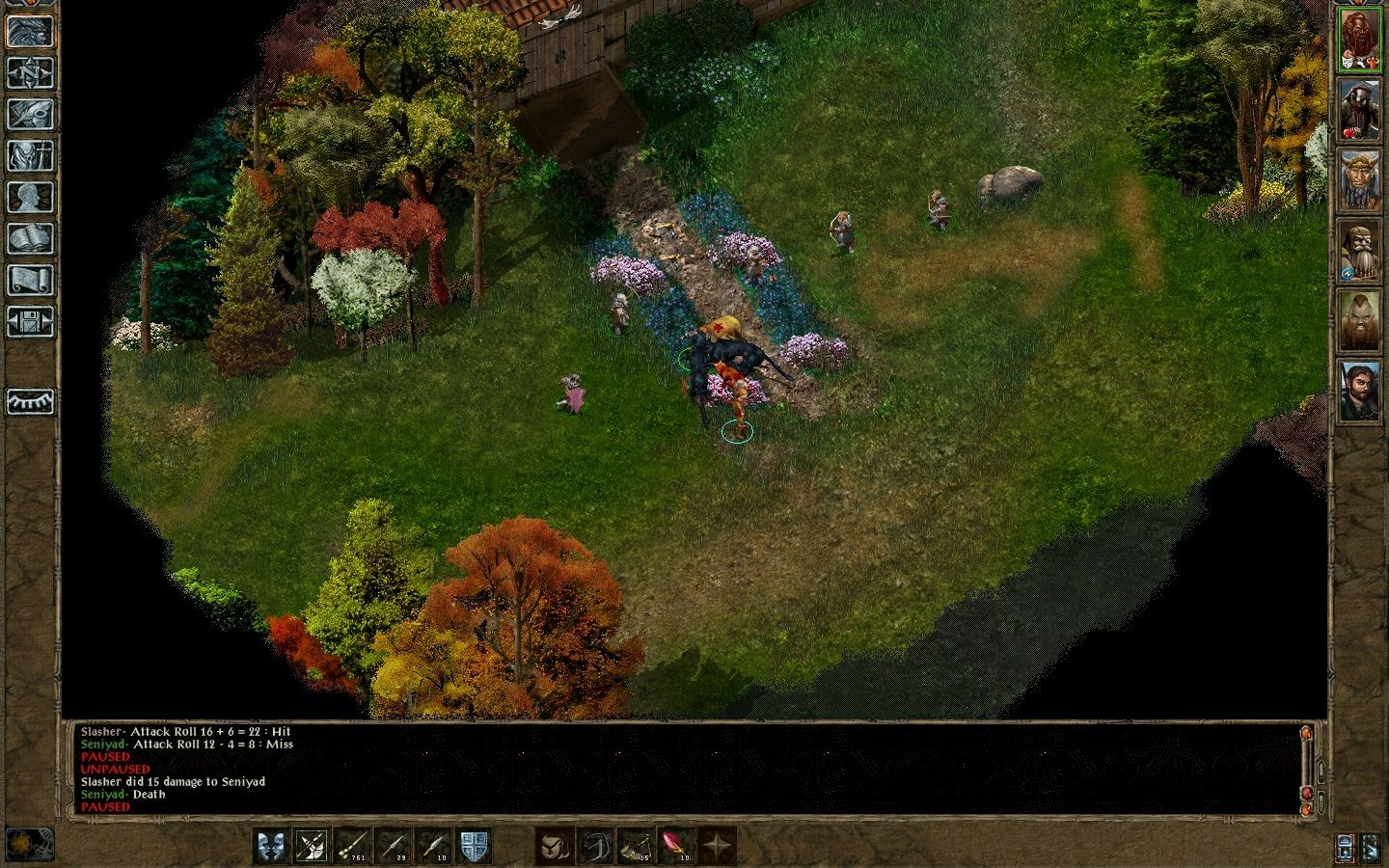1389x868 pixels.
Task: Open the priest scroll
Action: [30, 280]
